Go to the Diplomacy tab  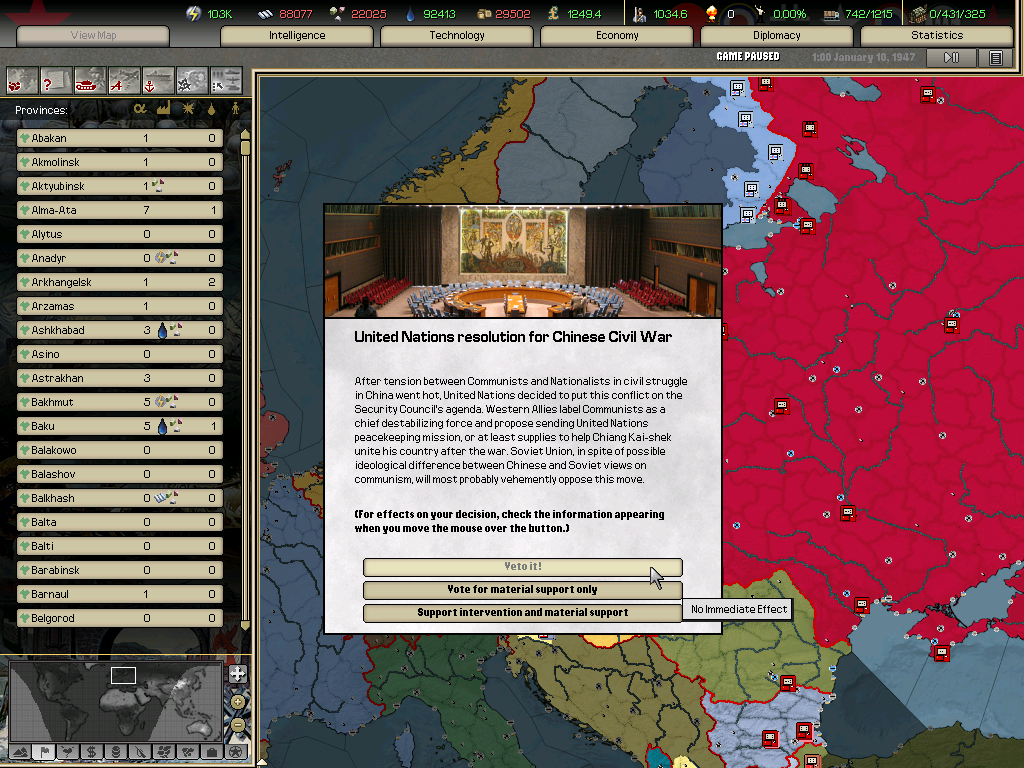click(777, 36)
